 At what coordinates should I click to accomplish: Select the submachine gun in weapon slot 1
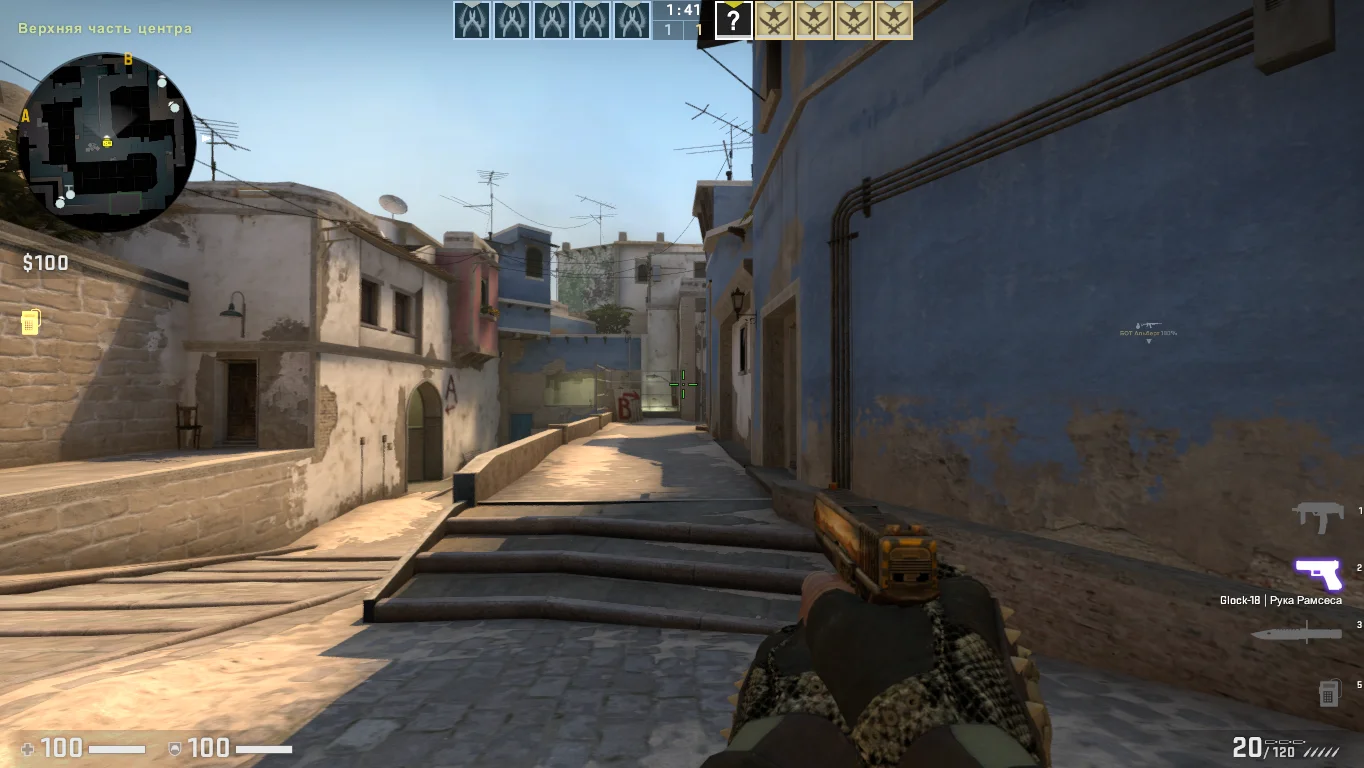pyautogui.click(x=1318, y=517)
